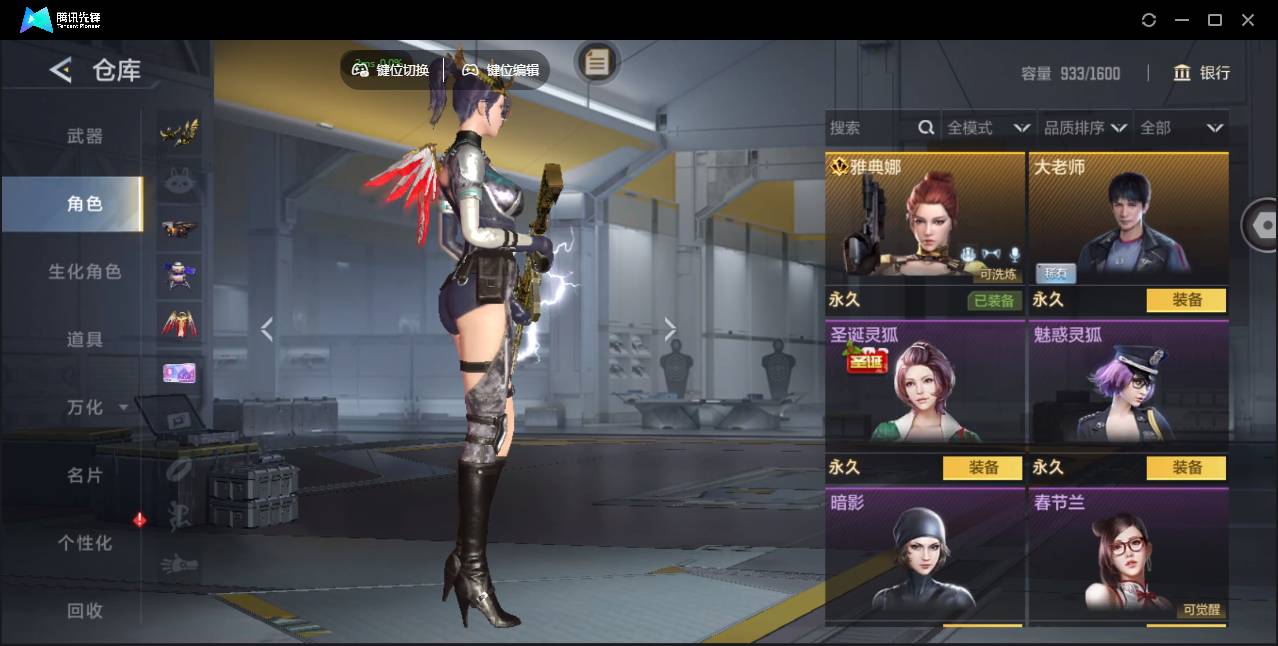
Task: Equip the 圣诞灵狐 character
Action: pyautogui.click(x=982, y=468)
